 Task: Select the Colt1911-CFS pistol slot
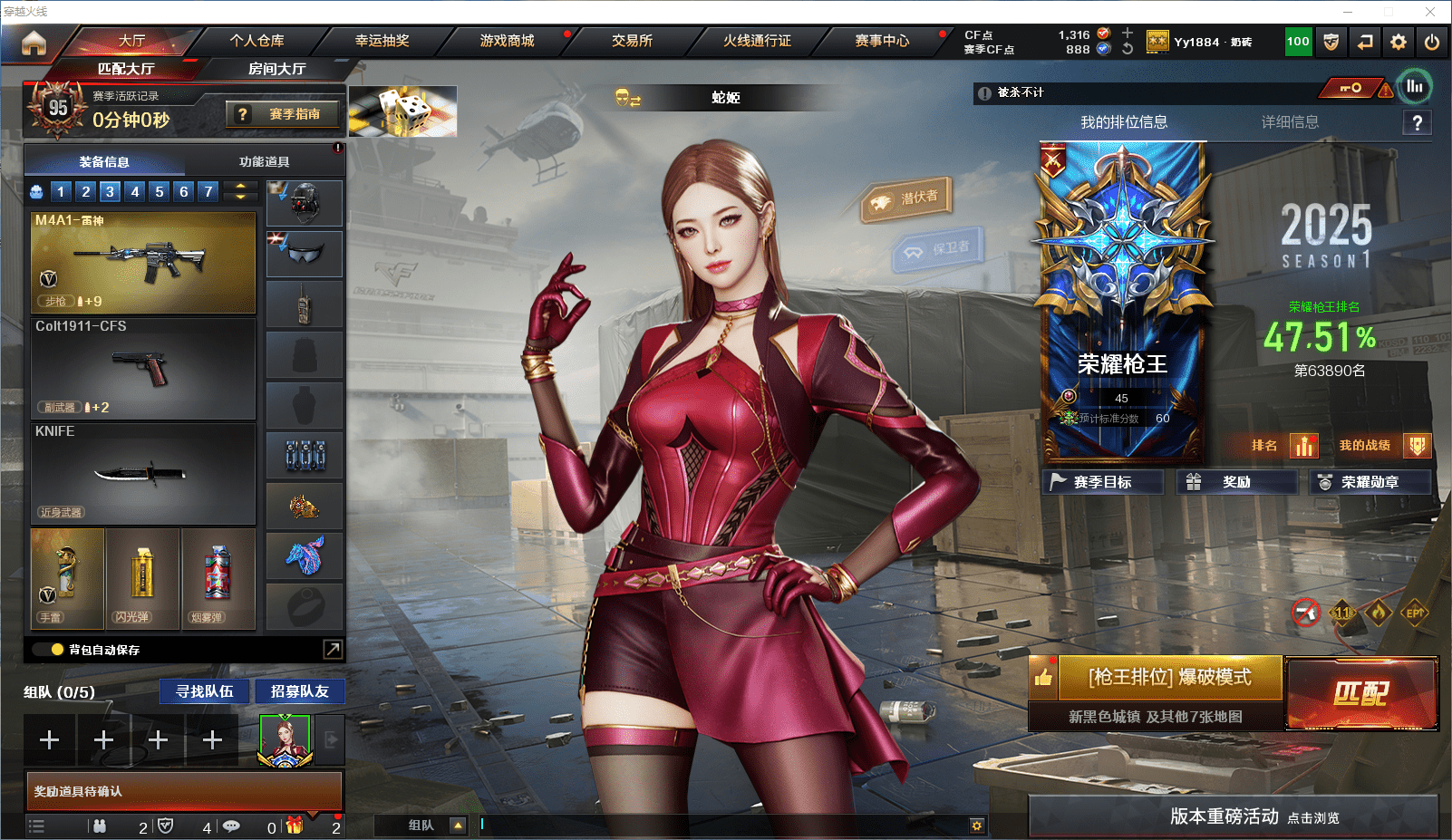tap(143, 368)
